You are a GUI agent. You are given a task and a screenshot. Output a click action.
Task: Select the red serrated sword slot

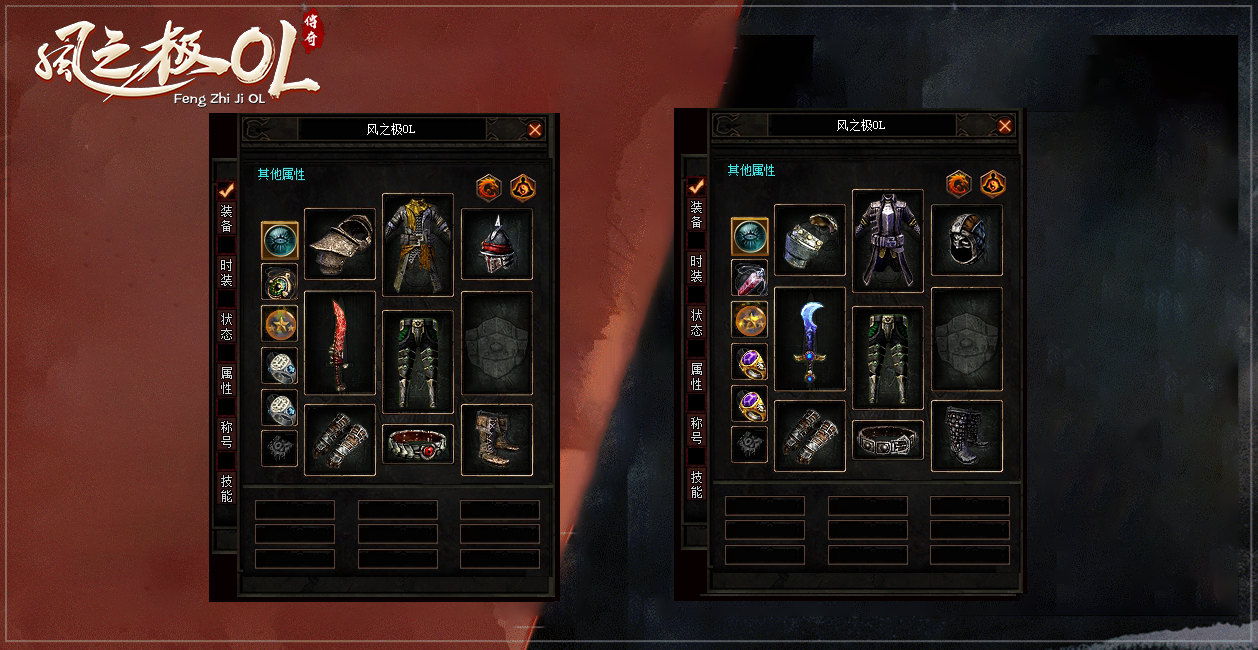[x=340, y=343]
